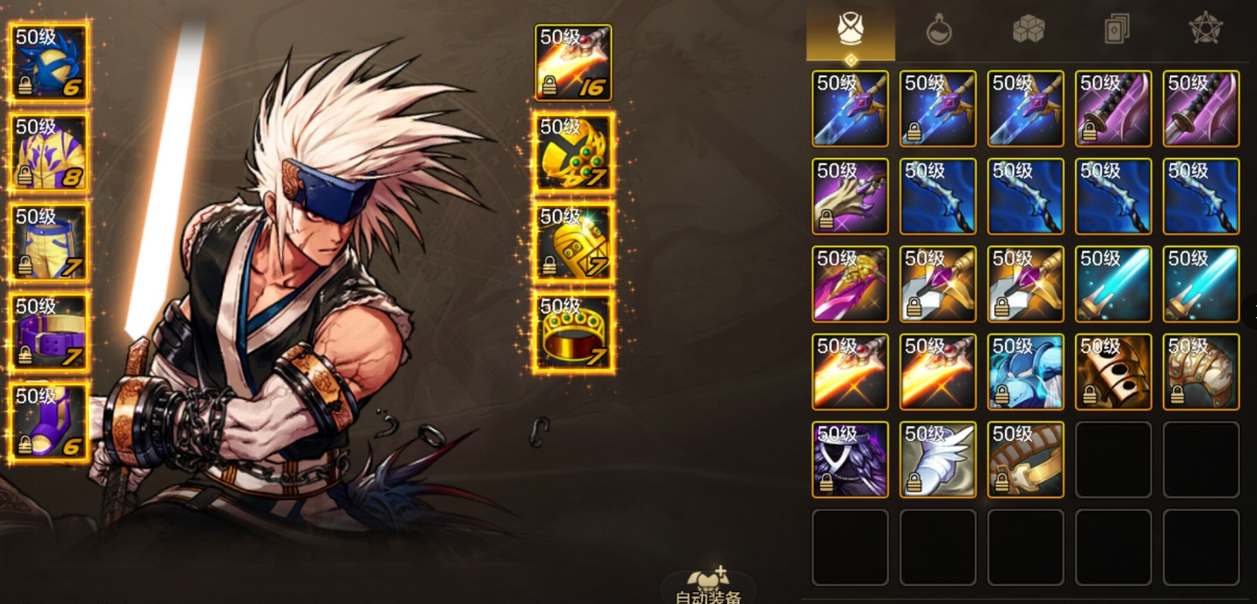Select the equipped purple belt slot
Screen dimensions: 1257x604
point(50,332)
